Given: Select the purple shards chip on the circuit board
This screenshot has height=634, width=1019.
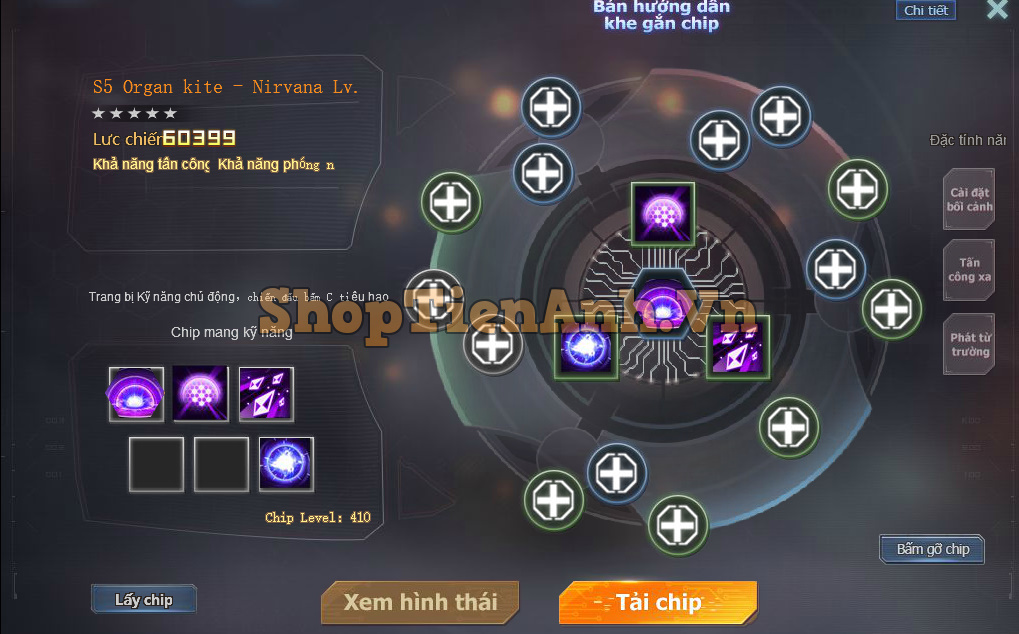Looking at the screenshot, I should click(x=738, y=347).
